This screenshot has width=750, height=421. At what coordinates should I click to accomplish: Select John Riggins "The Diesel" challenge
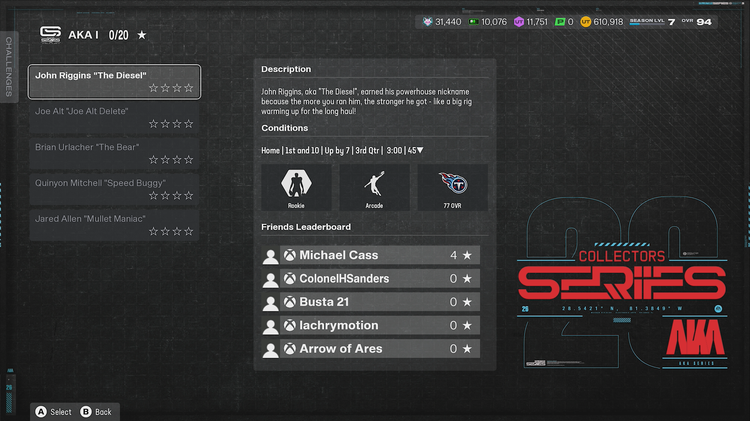[x=114, y=81]
